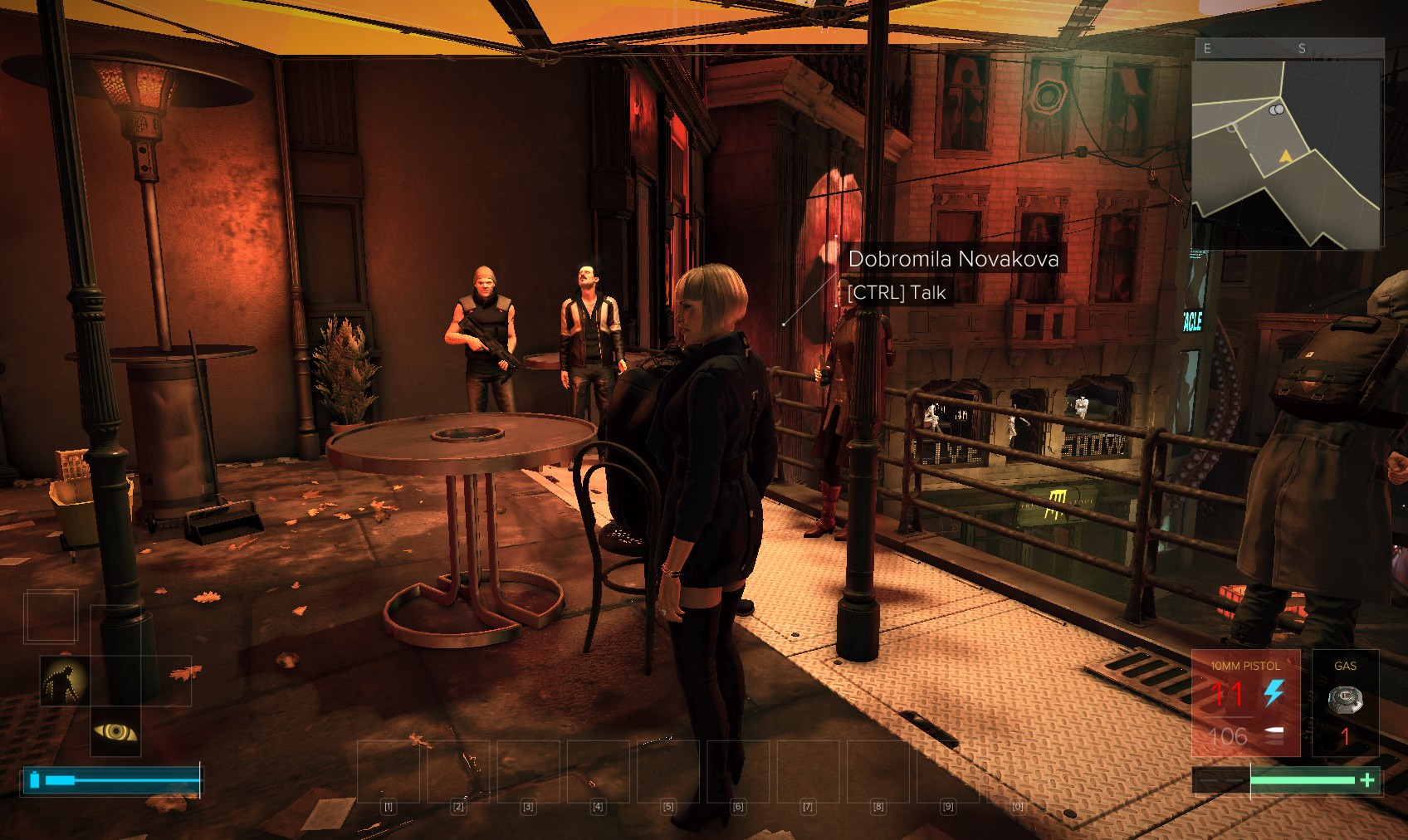
Task: Click the crouching figure stance icon
Action: click(65, 681)
